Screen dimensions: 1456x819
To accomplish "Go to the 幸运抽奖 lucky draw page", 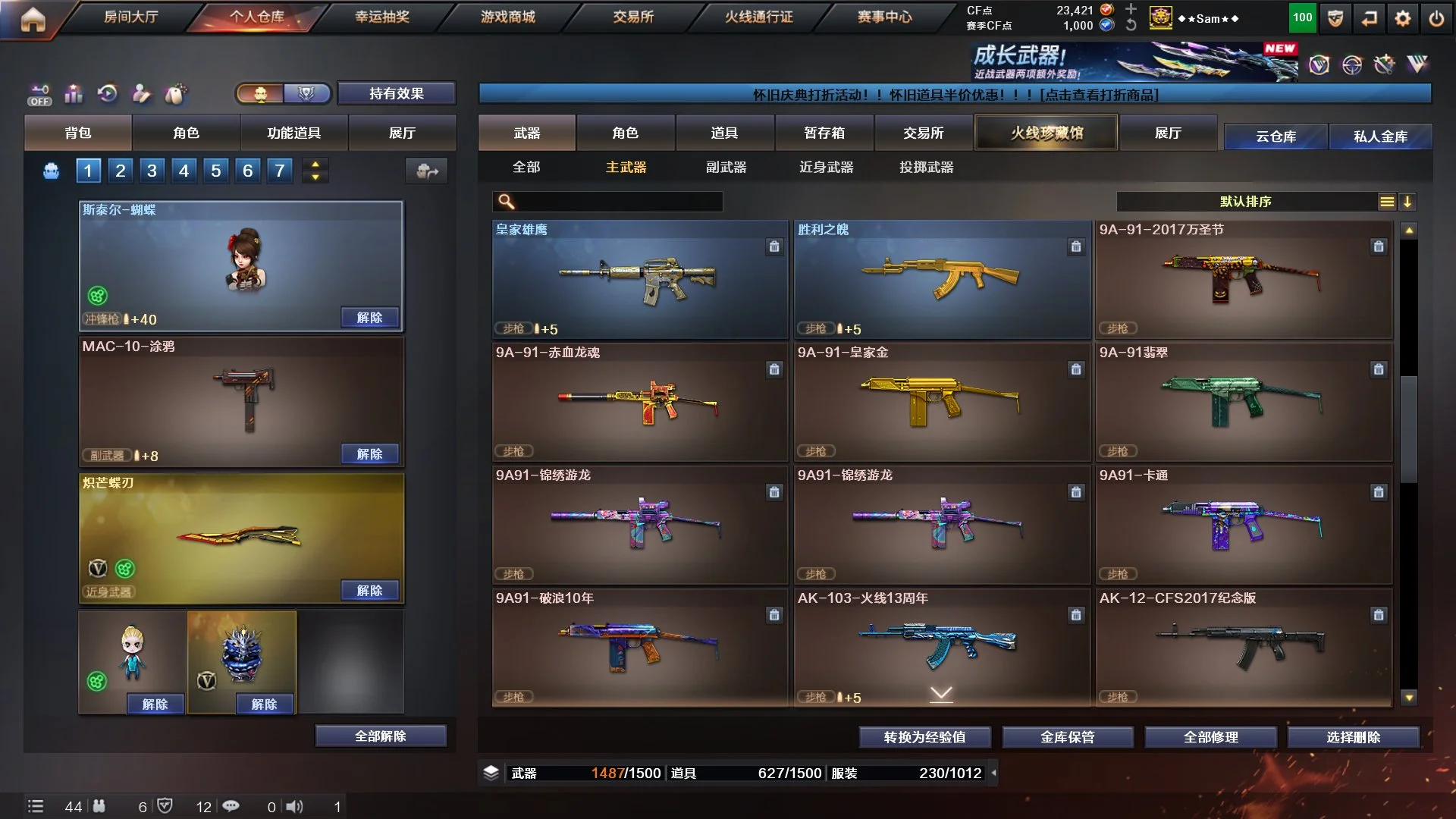I will coord(381,17).
